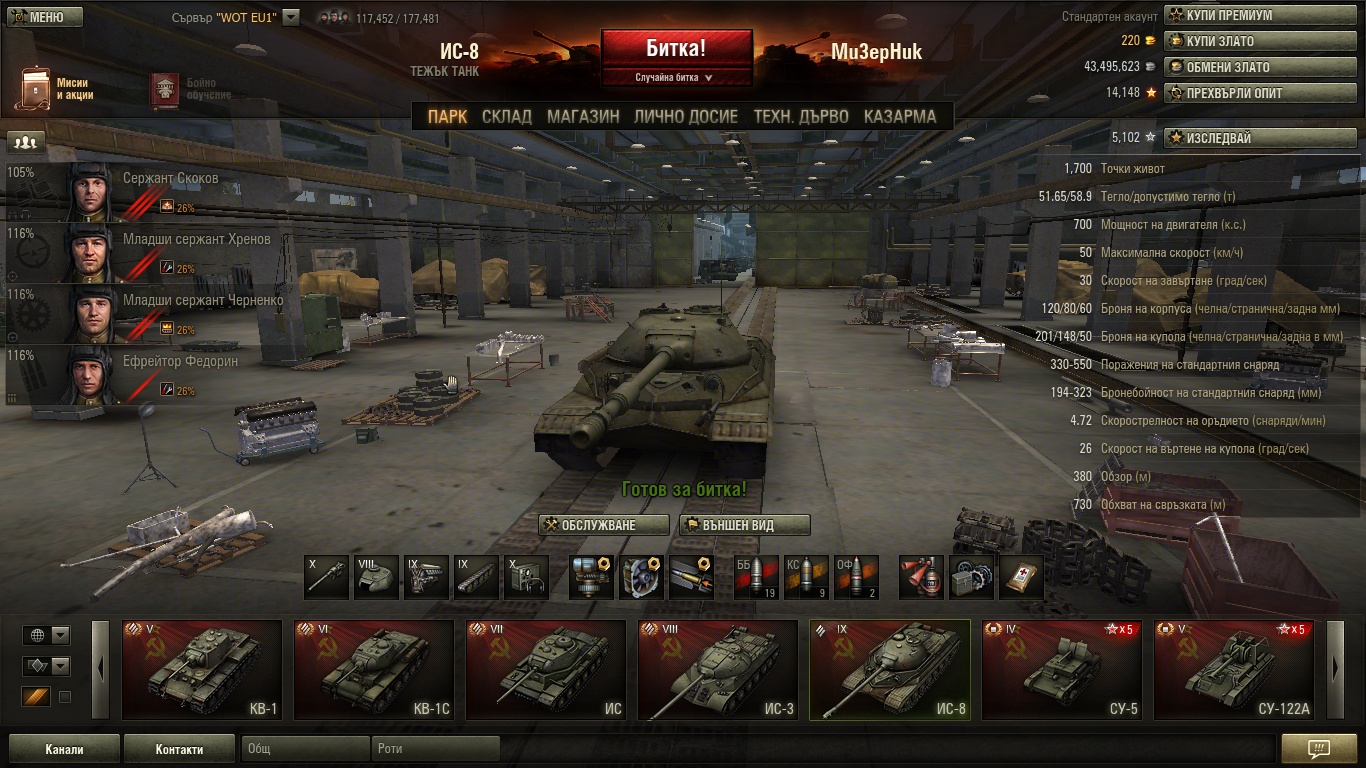Open ВЪНШЕН ВИД customization
This screenshot has height=768, width=1366.
(744, 525)
